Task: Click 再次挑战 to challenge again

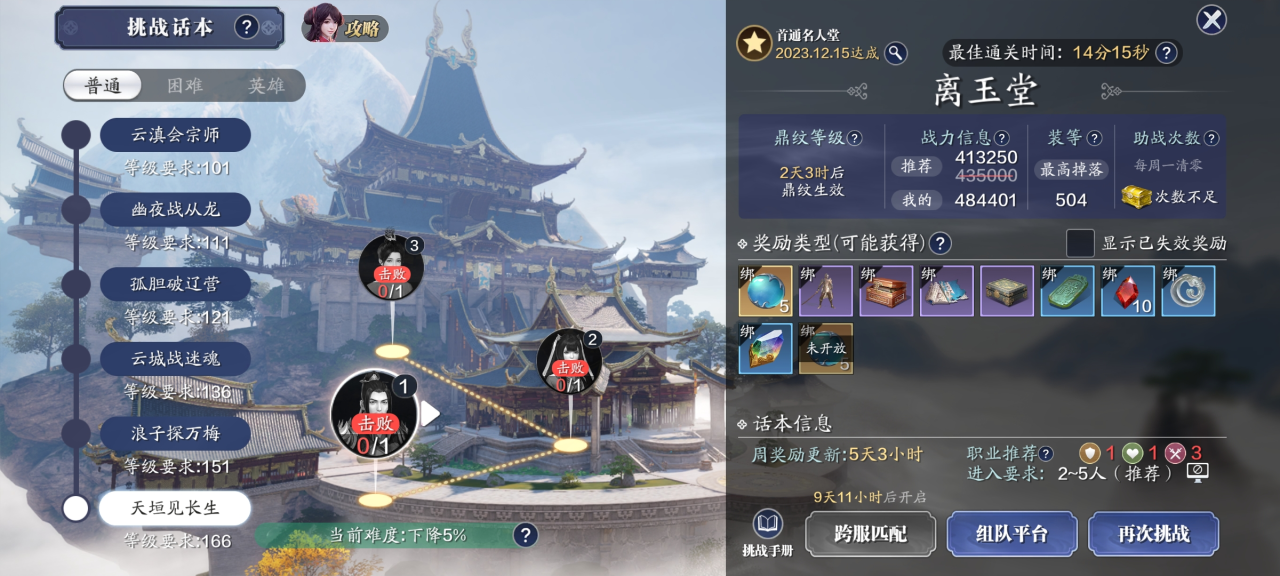Action: pyautogui.click(x=1153, y=534)
